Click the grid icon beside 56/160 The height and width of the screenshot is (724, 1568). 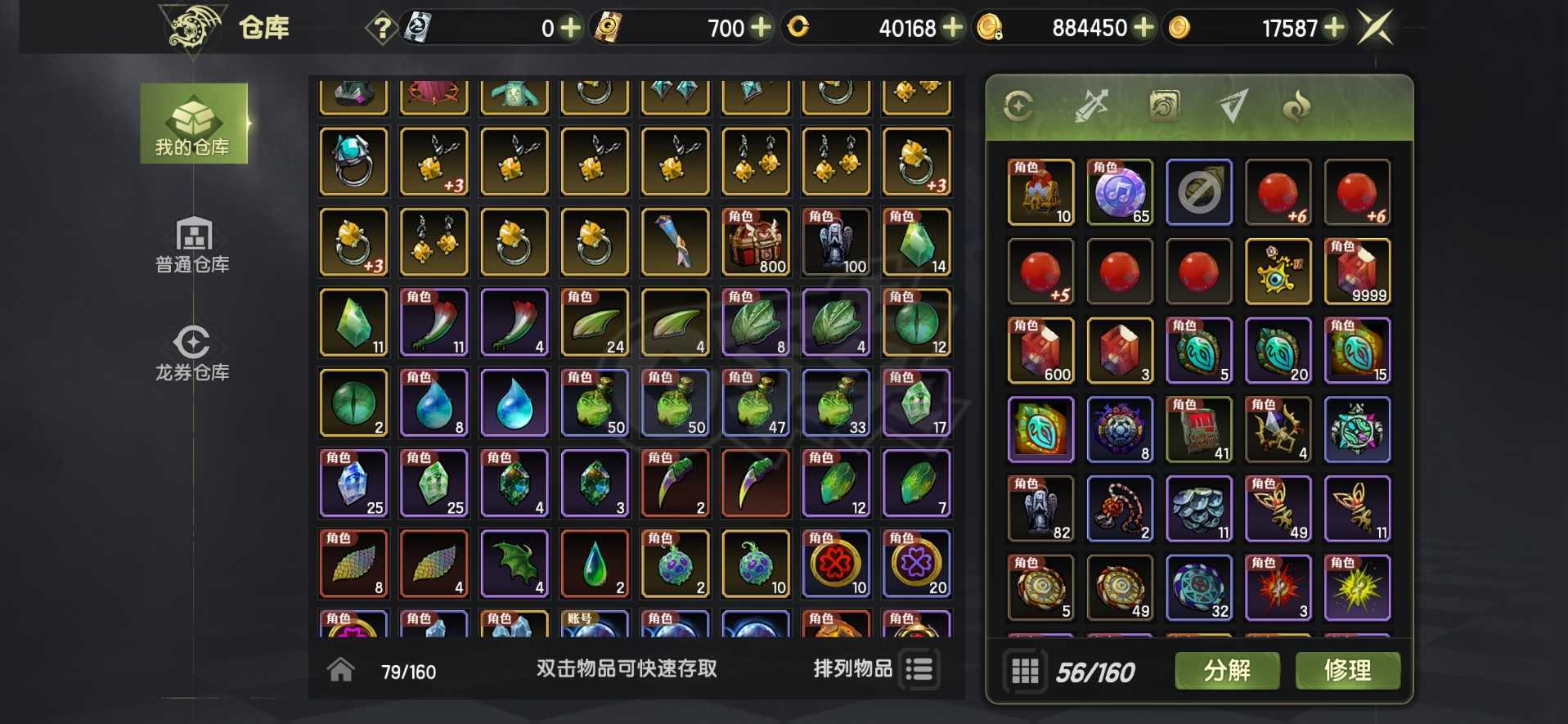[x=1026, y=670]
